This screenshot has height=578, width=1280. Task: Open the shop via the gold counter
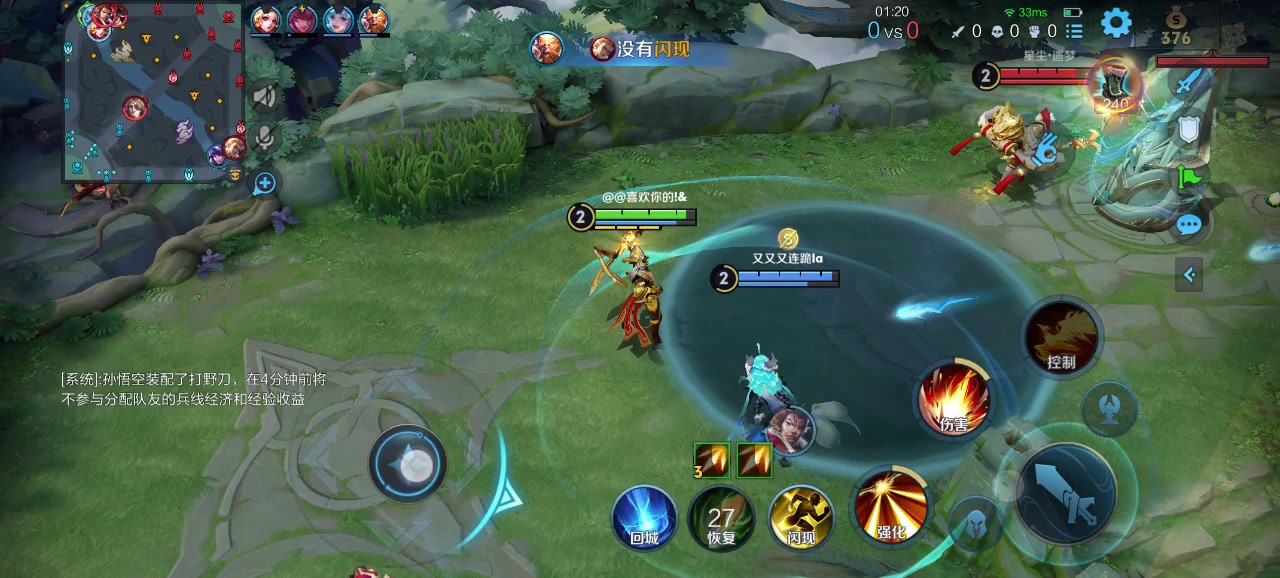pyautogui.click(x=1176, y=28)
